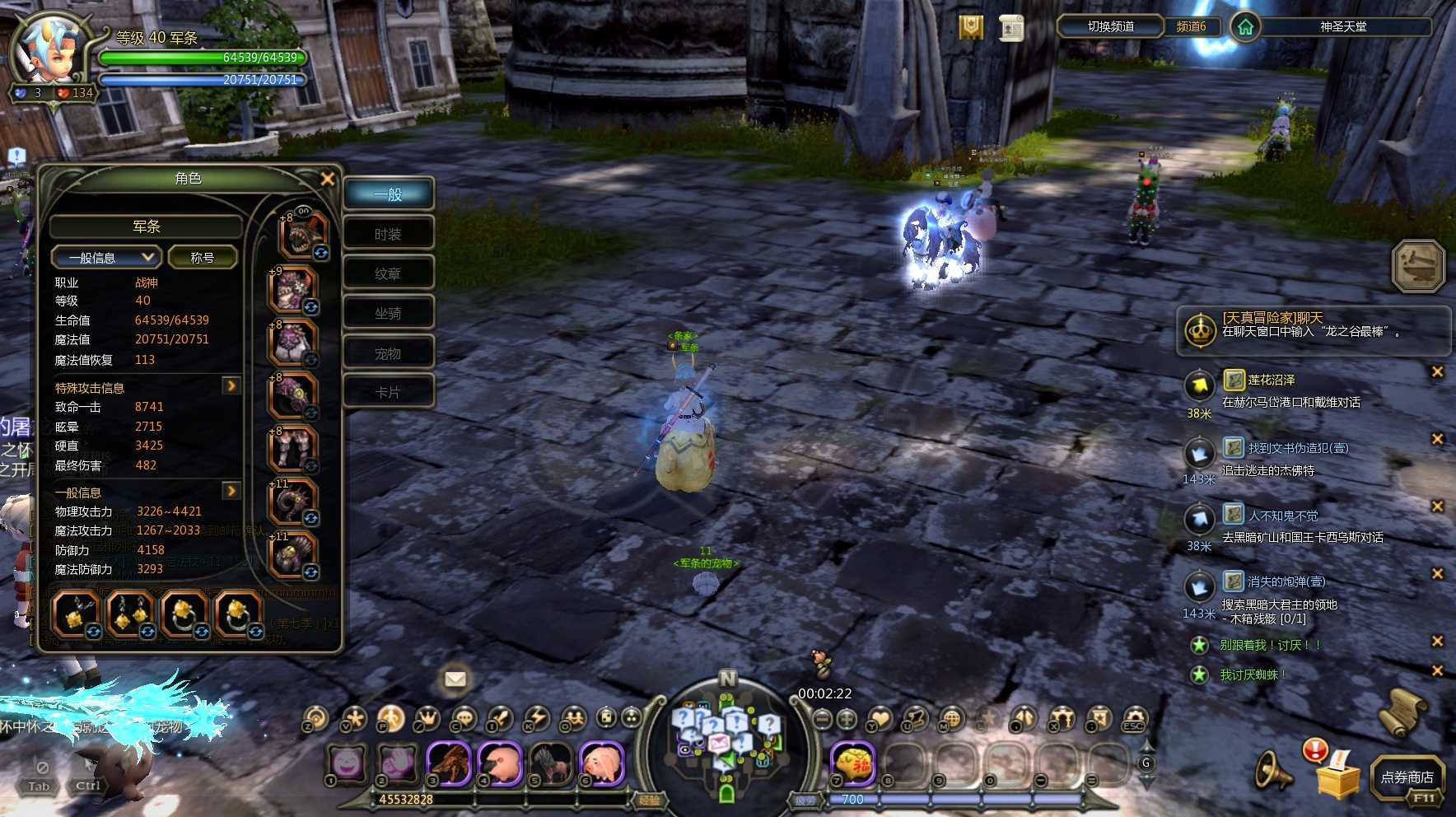Expand the 特殊攻击信息 section arrow
The height and width of the screenshot is (817, 1456).
(x=231, y=385)
